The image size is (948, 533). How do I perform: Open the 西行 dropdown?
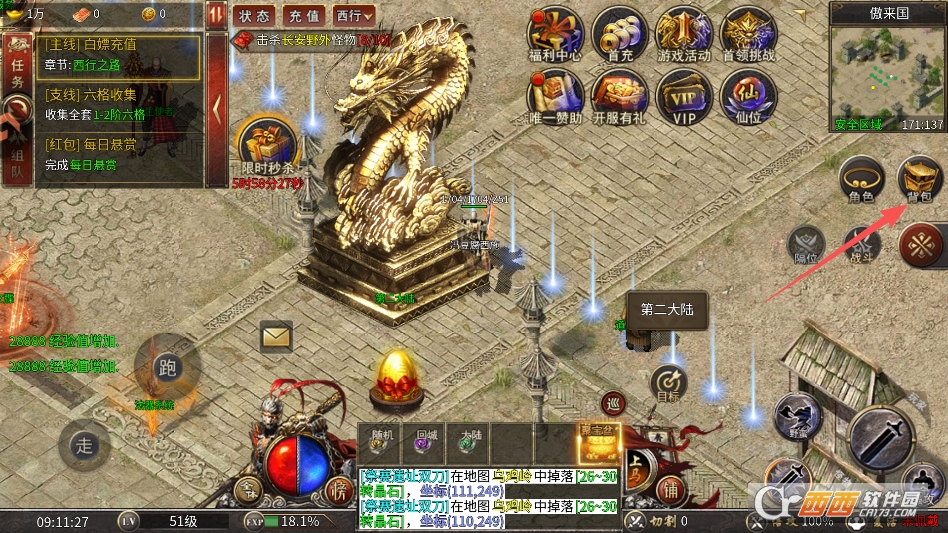[354, 16]
